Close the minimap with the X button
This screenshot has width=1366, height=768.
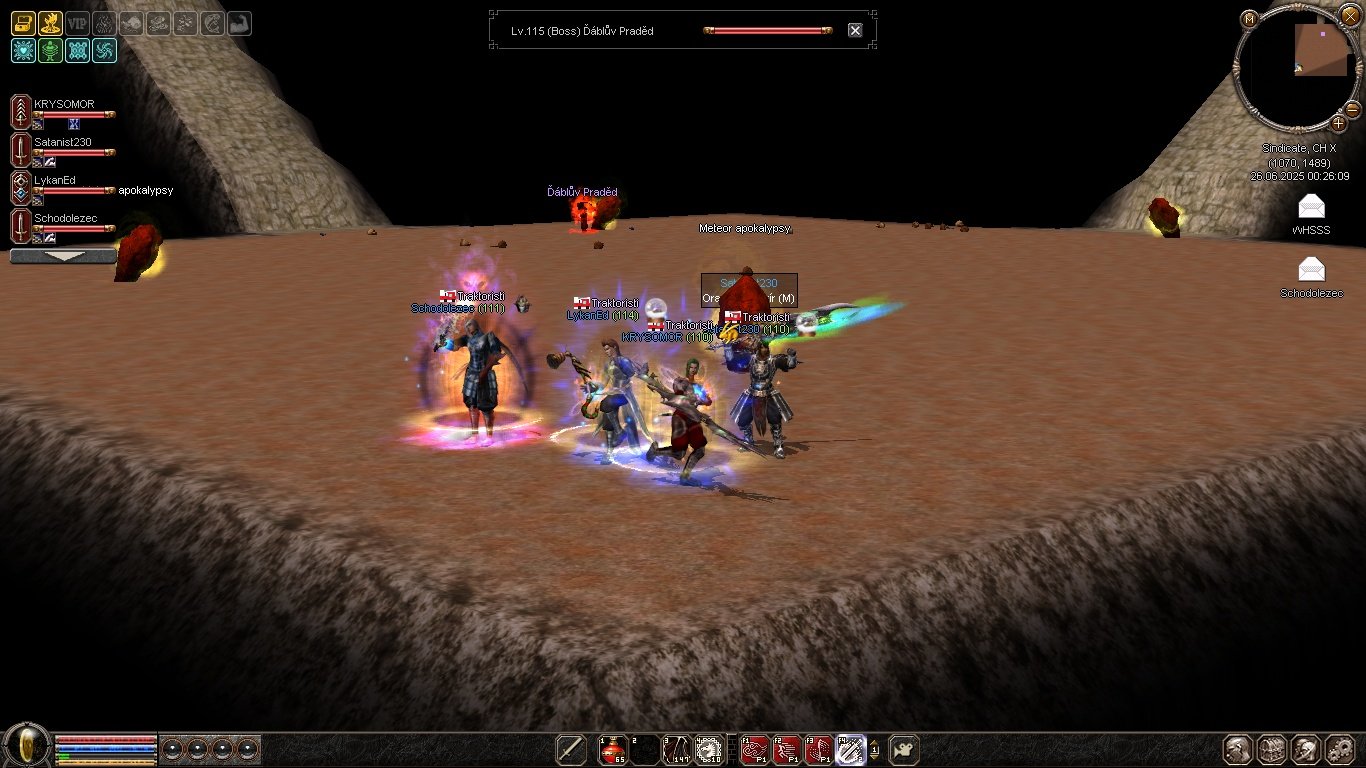(x=1351, y=19)
